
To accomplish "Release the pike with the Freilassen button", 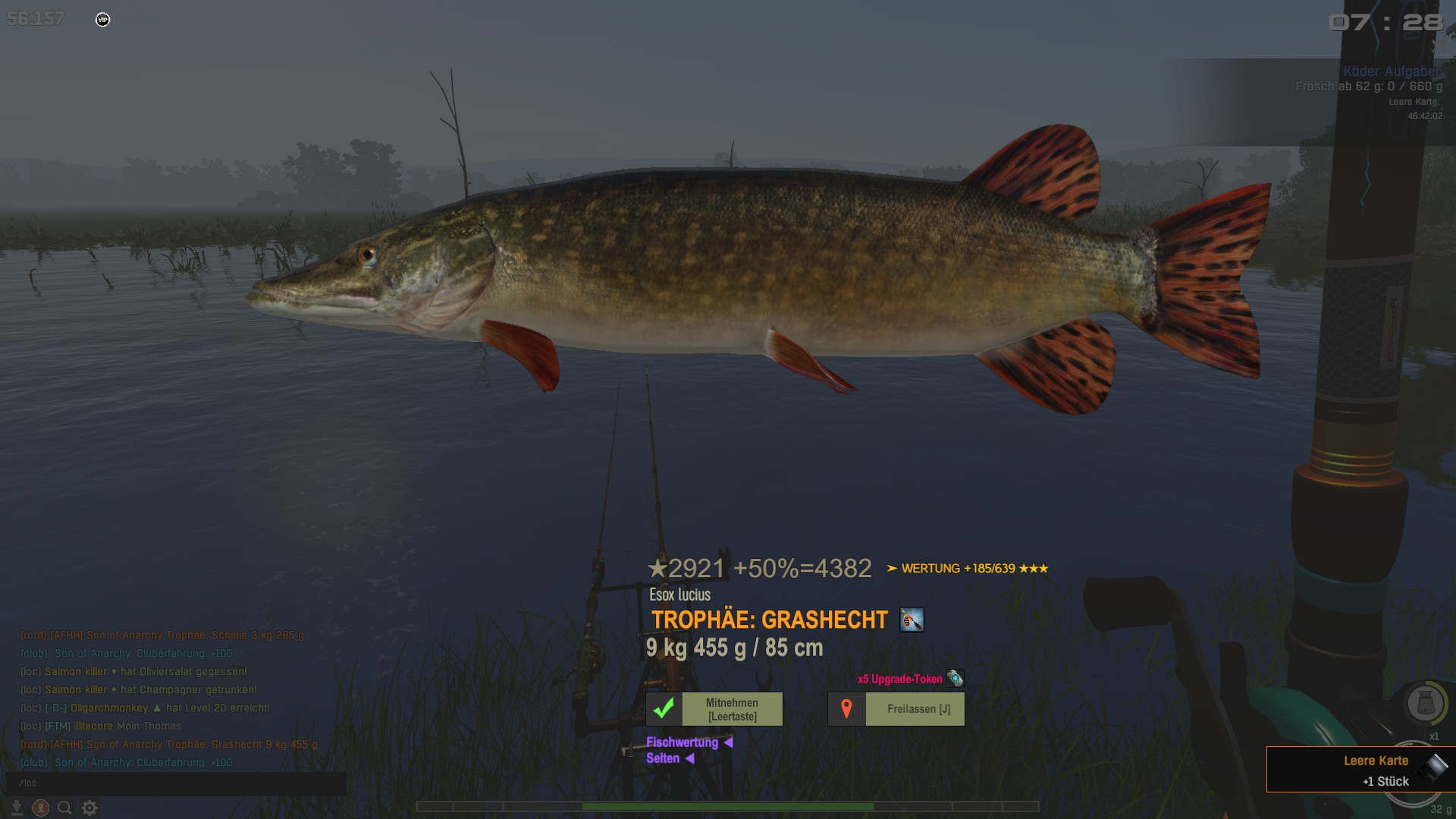I will [896, 709].
